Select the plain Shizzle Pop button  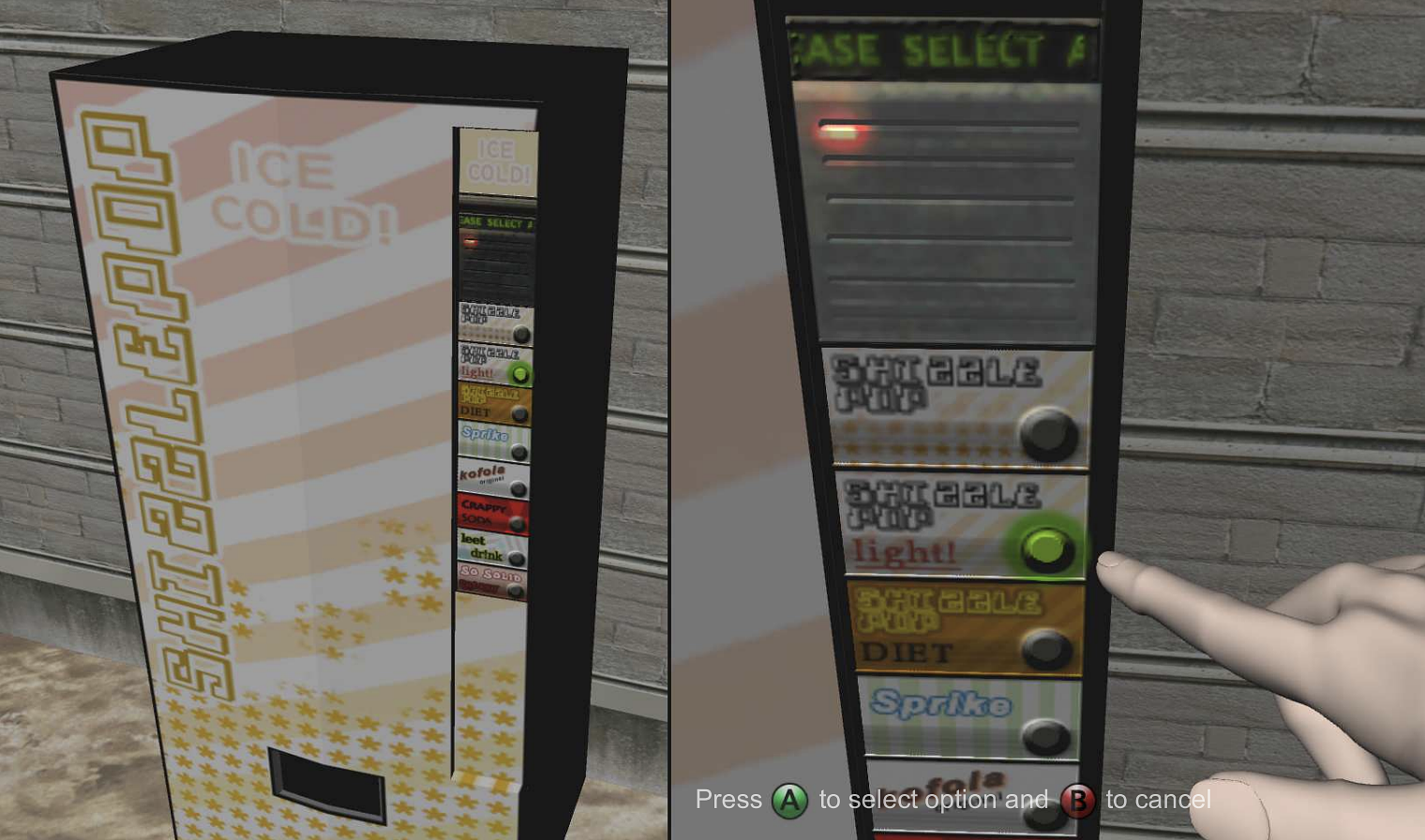[1050, 434]
